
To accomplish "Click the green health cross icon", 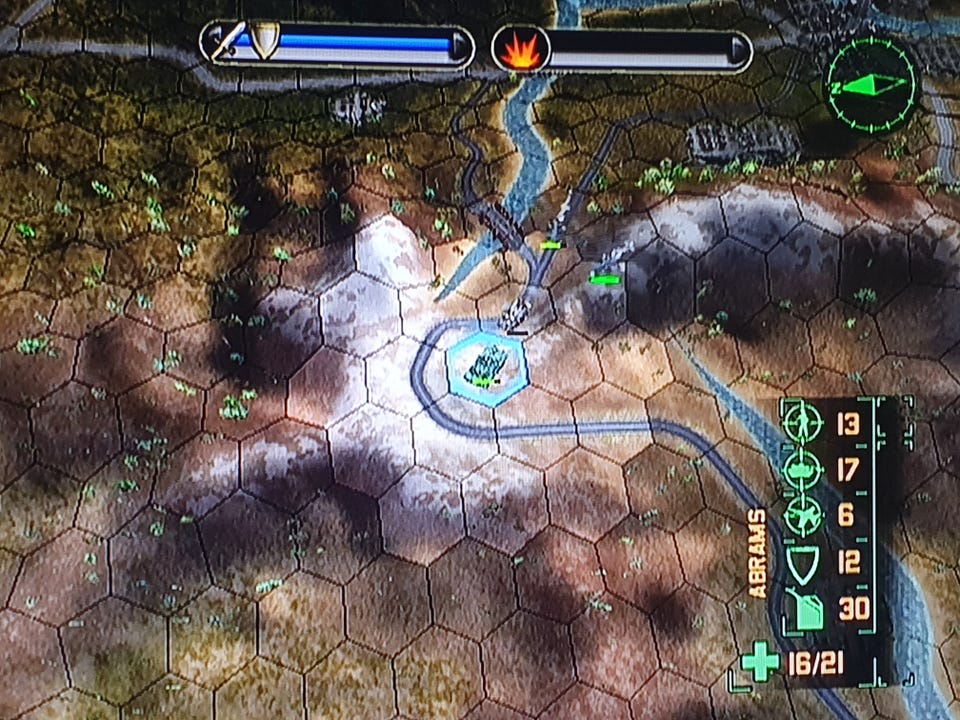I will click(760, 663).
